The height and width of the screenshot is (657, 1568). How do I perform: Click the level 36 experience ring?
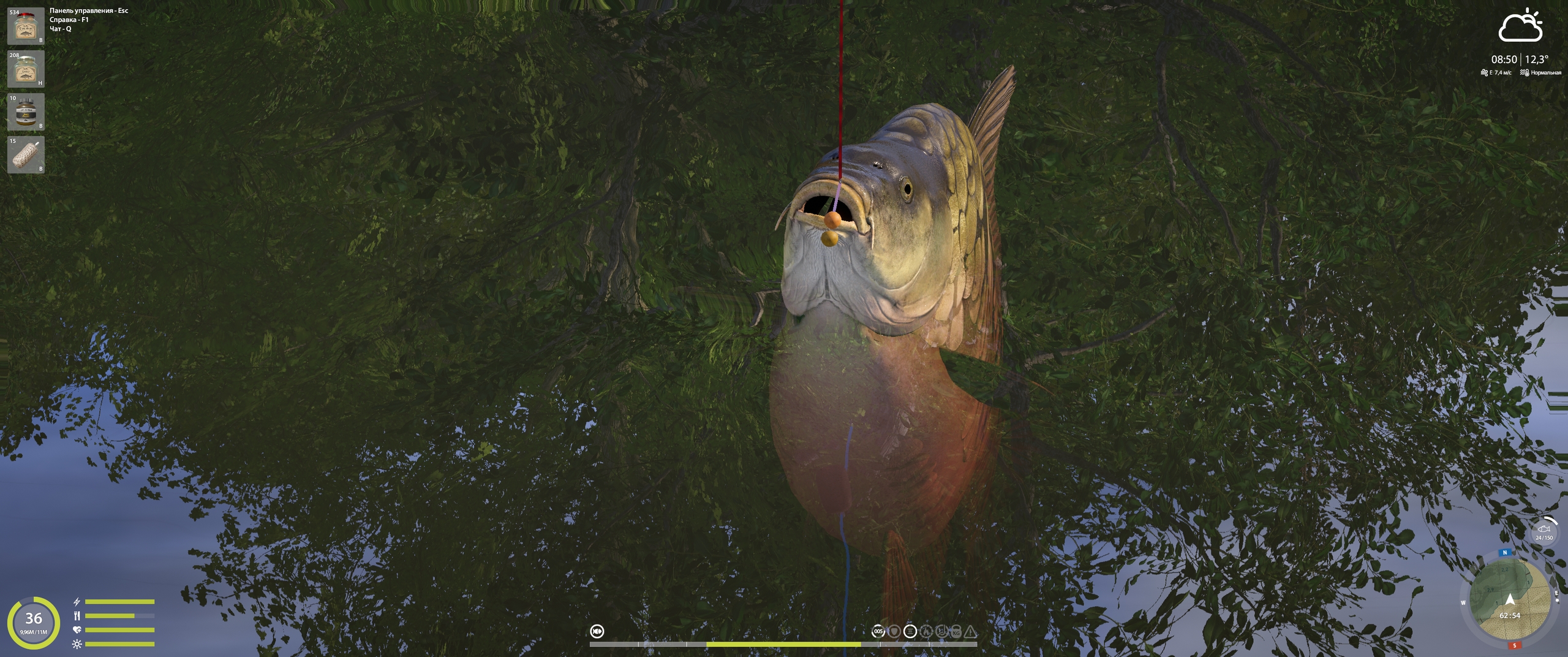pyautogui.click(x=34, y=621)
